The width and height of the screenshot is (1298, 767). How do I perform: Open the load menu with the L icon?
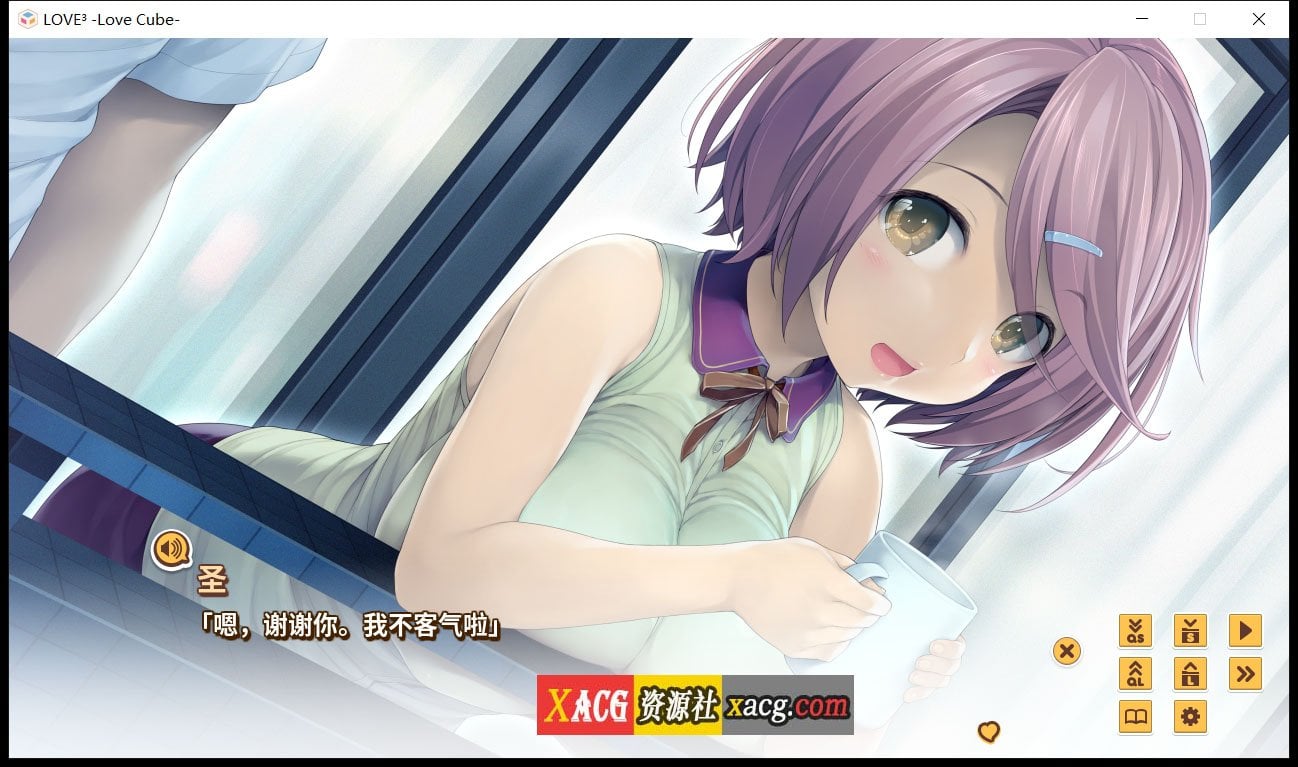tap(1190, 674)
